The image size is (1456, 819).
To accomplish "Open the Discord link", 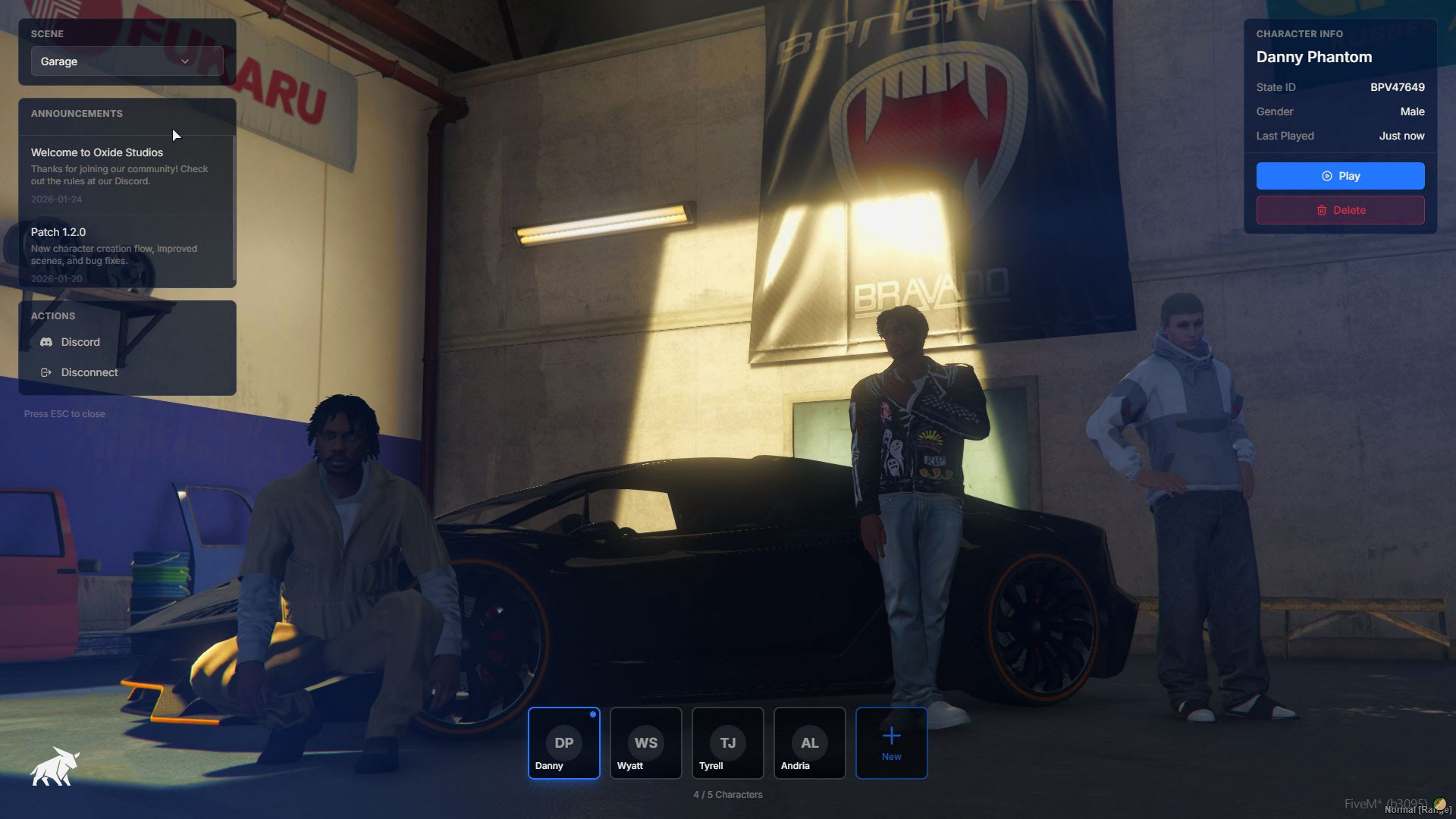I will (x=80, y=342).
